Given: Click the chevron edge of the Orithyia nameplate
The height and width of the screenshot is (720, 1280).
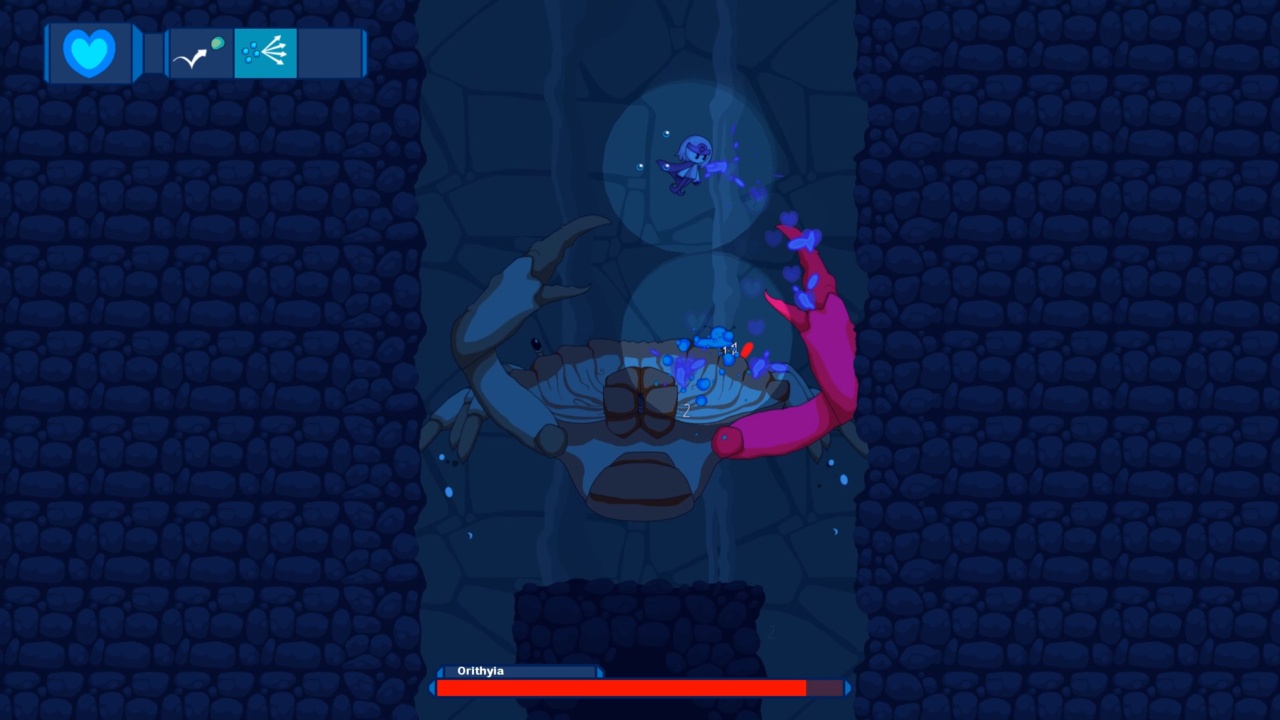Looking at the screenshot, I should pyautogui.click(x=598, y=671).
